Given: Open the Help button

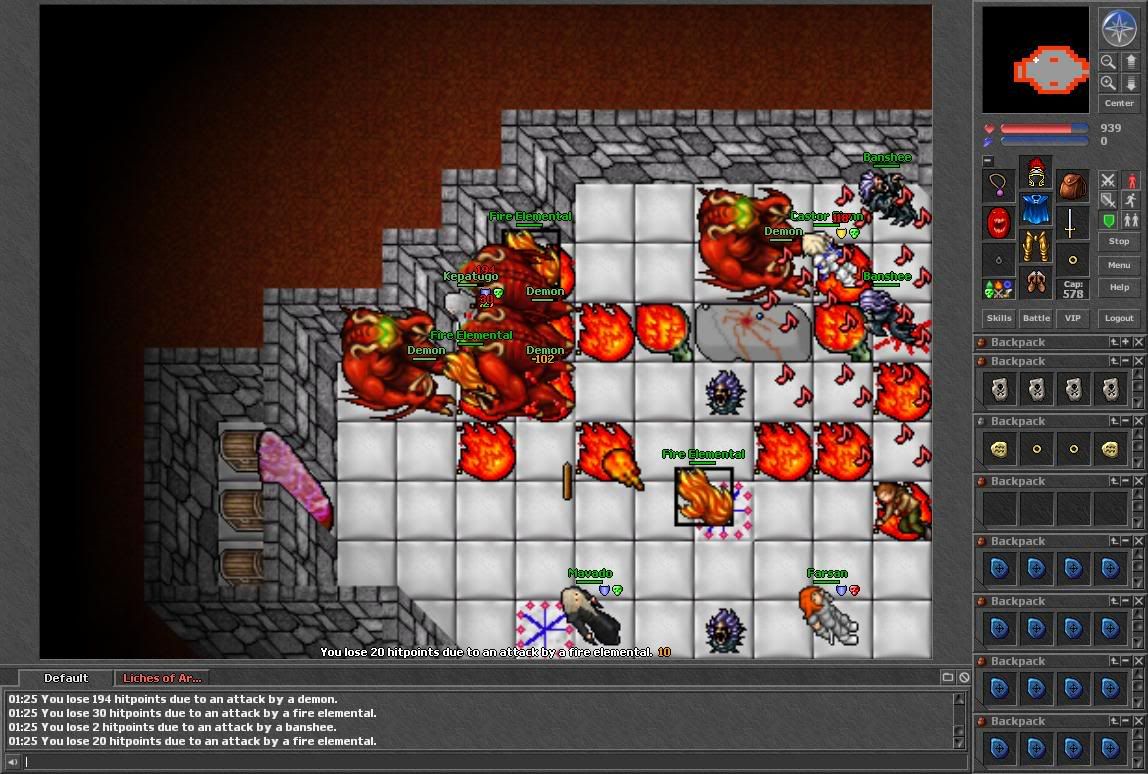Looking at the screenshot, I should (1119, 288).
